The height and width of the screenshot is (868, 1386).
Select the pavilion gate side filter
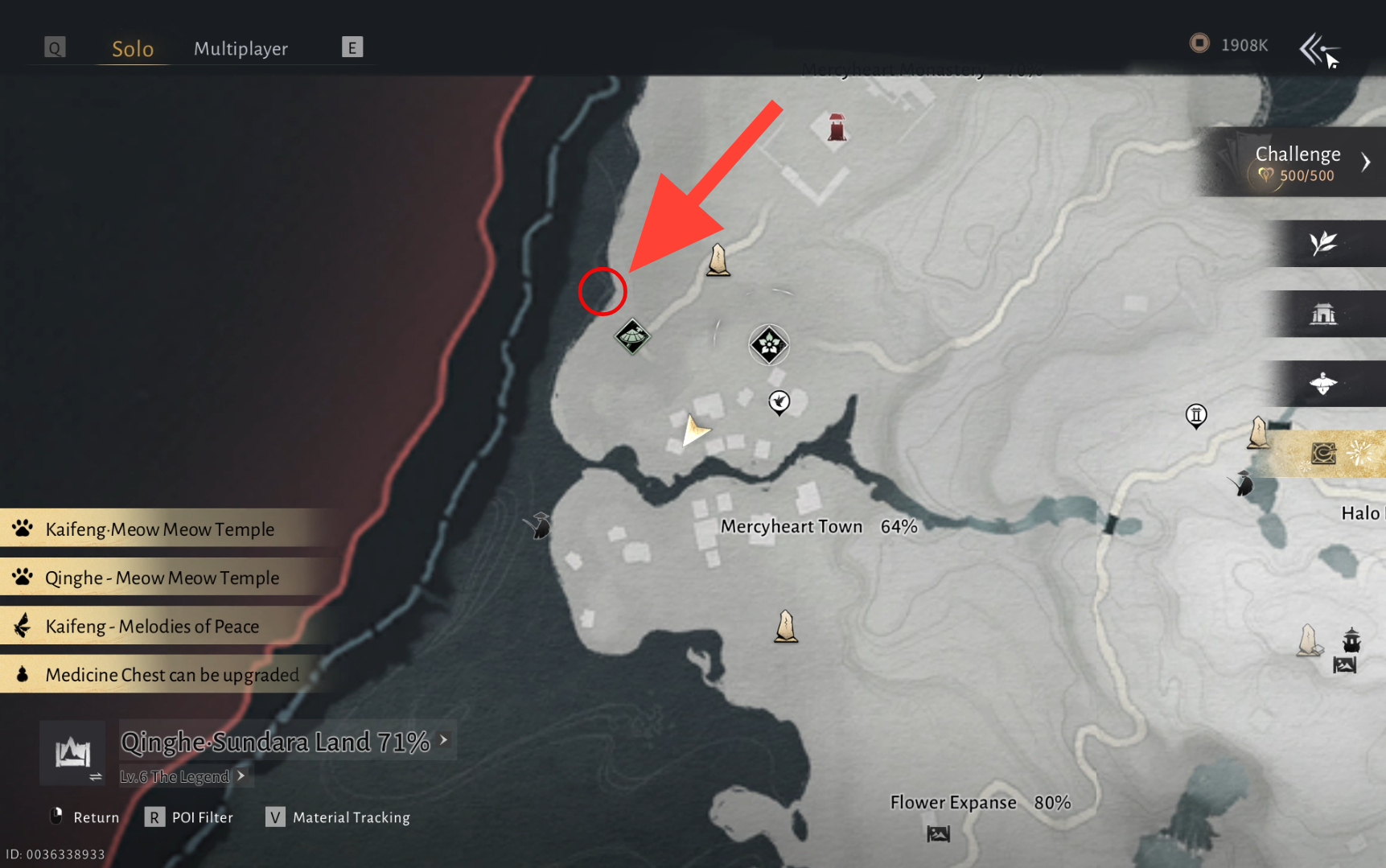(1323, 314)
